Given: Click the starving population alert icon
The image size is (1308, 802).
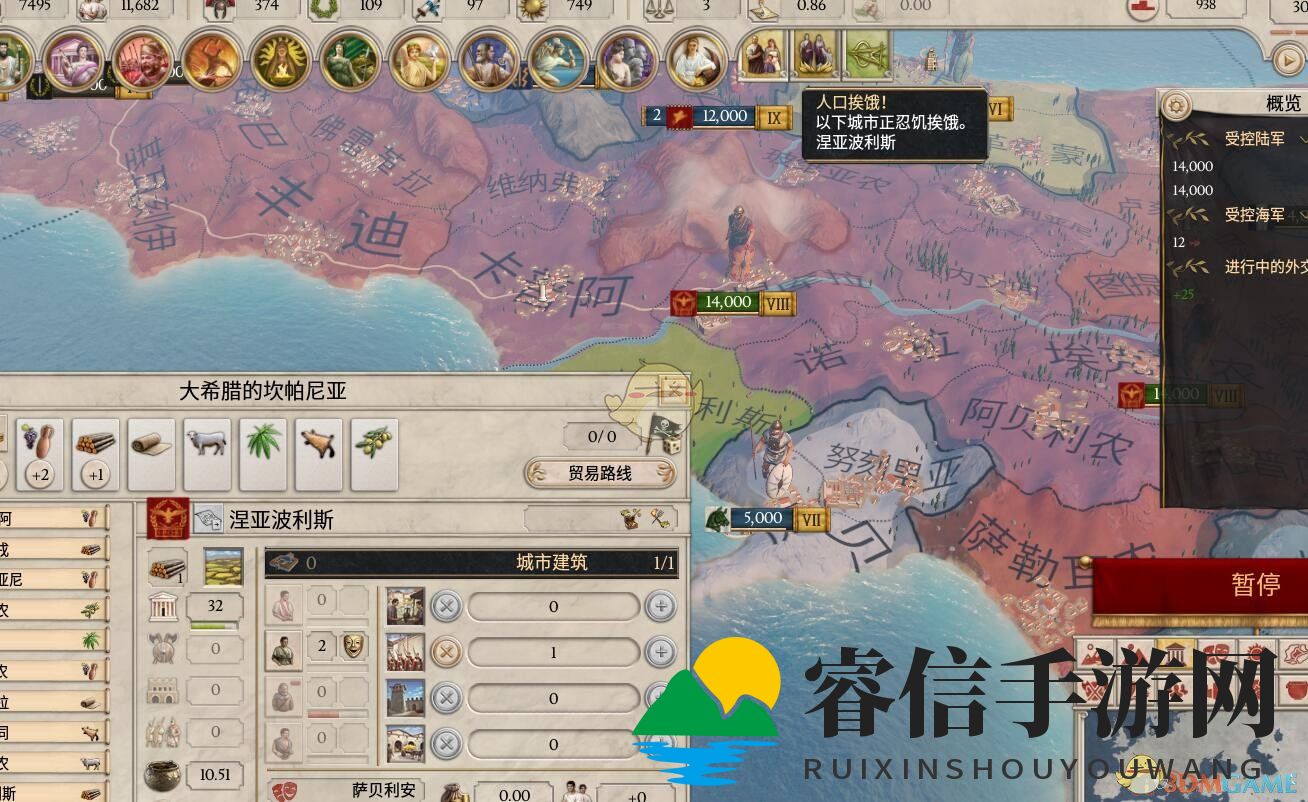Looking at the screenshot, I should pyautogui.click(x=866, y=55).
